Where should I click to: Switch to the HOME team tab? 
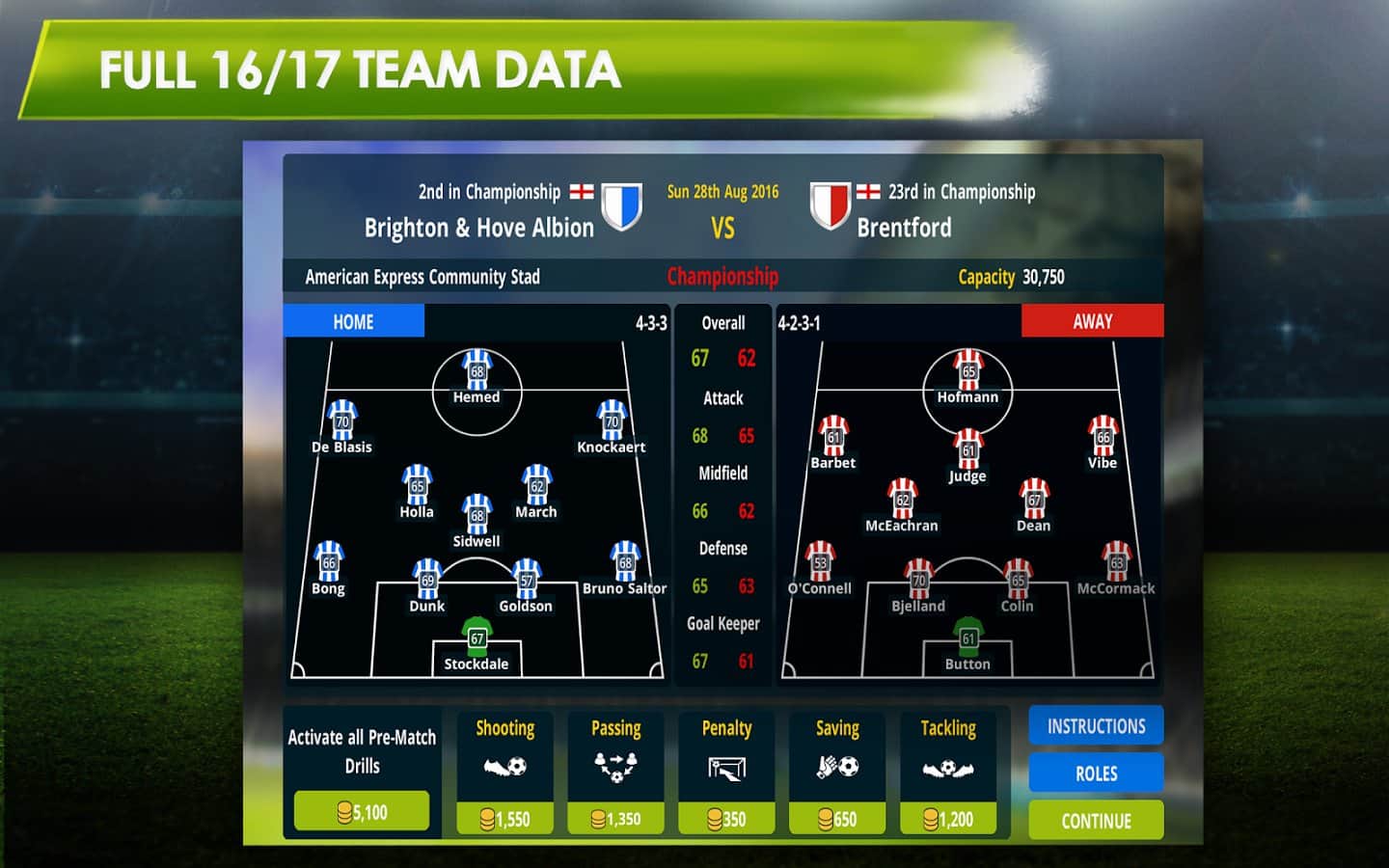coord(354,322)
